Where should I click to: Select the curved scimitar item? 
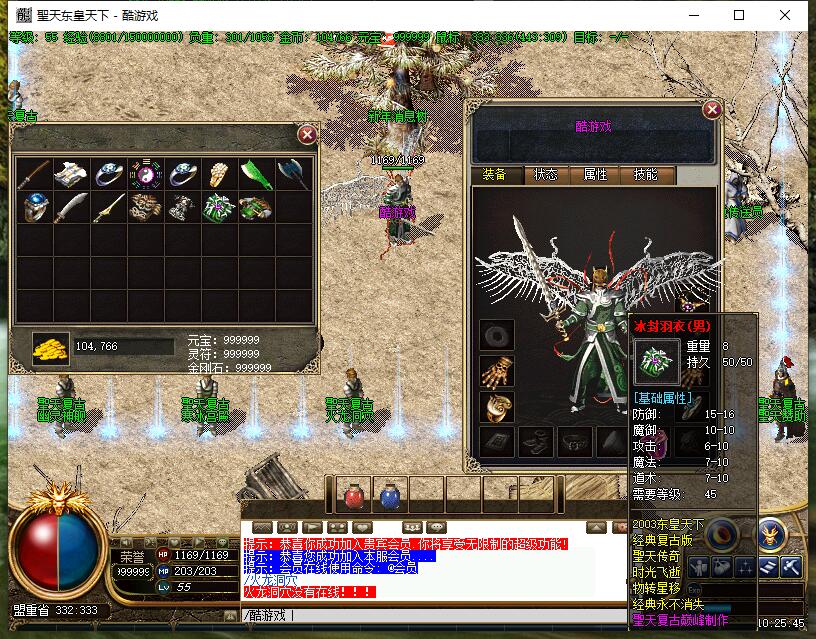pos(71,208)
